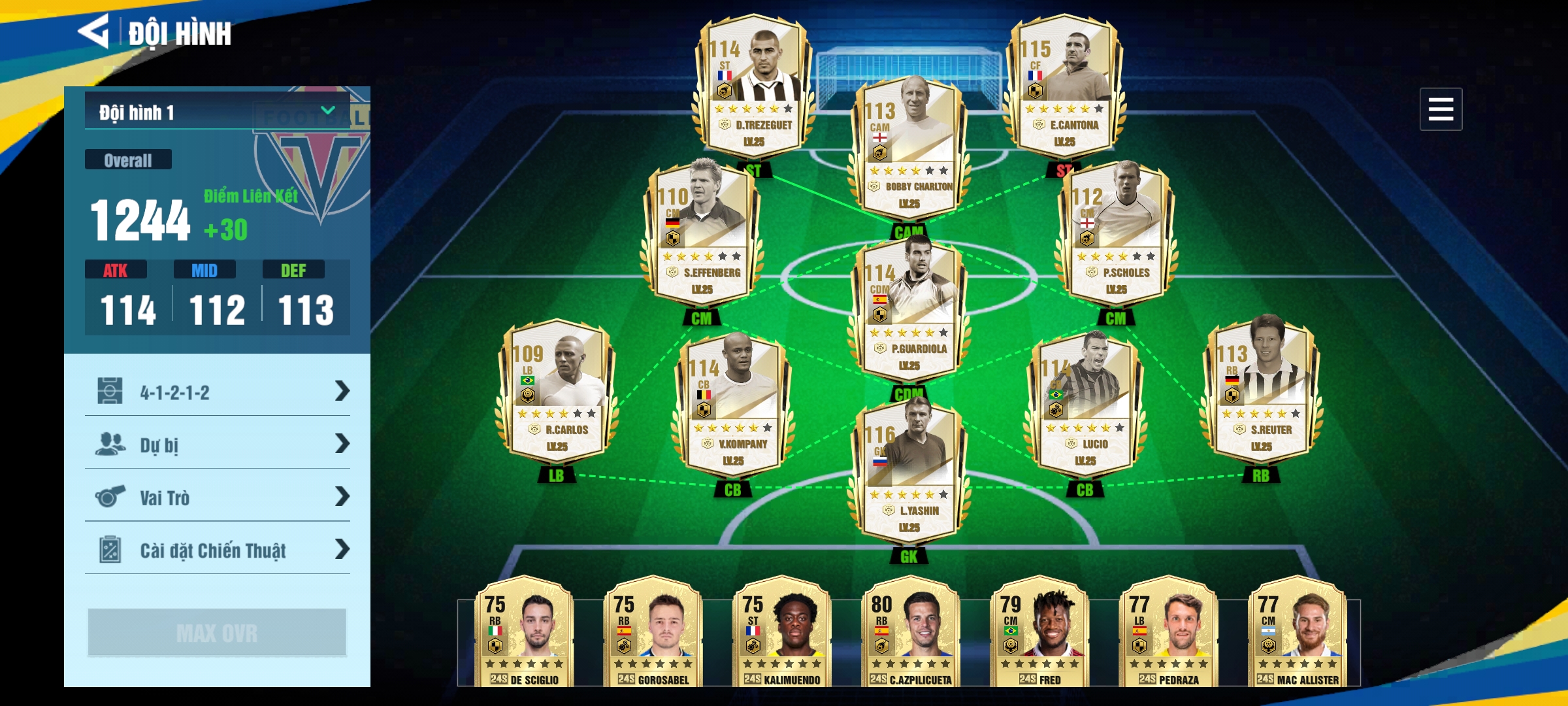This screenshot has width=1568, height=706.
Task: Pick the S.Reuter right back card
Action: 1261,394
